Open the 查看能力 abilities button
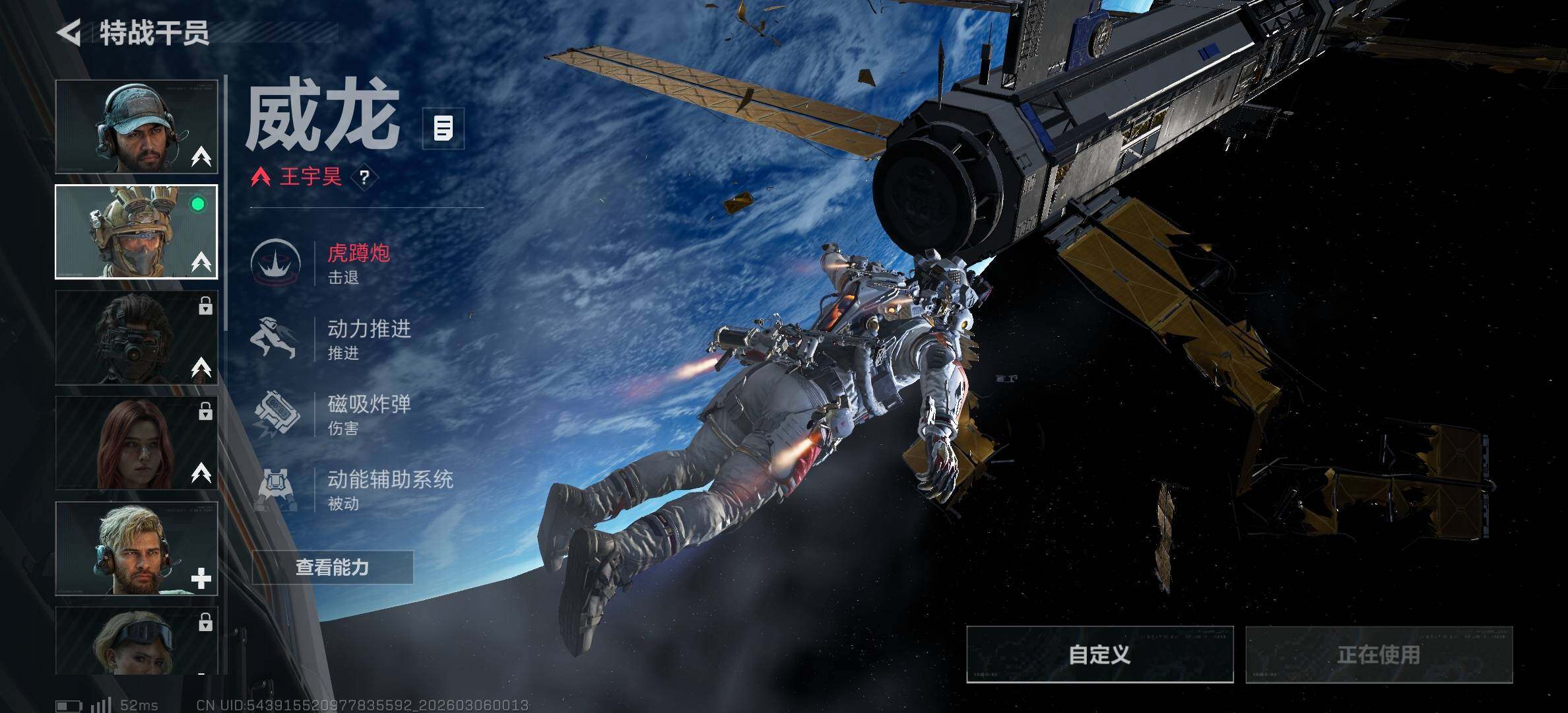1568x713 pixels. coord(333,567)
